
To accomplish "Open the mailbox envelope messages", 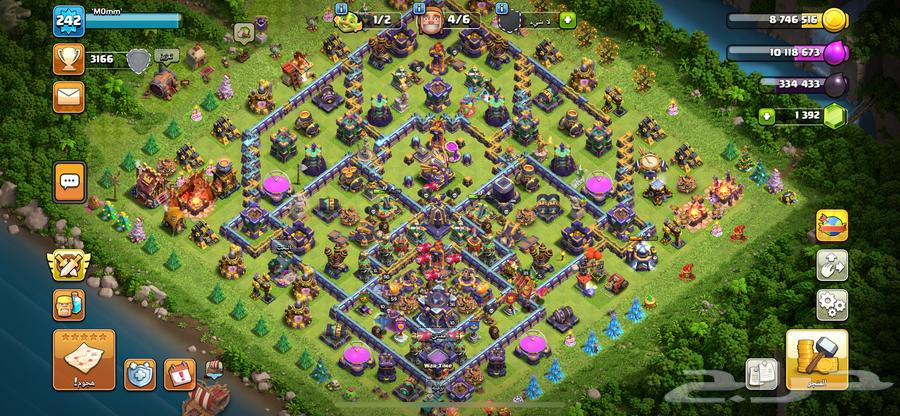I will [x=70, y=97].
